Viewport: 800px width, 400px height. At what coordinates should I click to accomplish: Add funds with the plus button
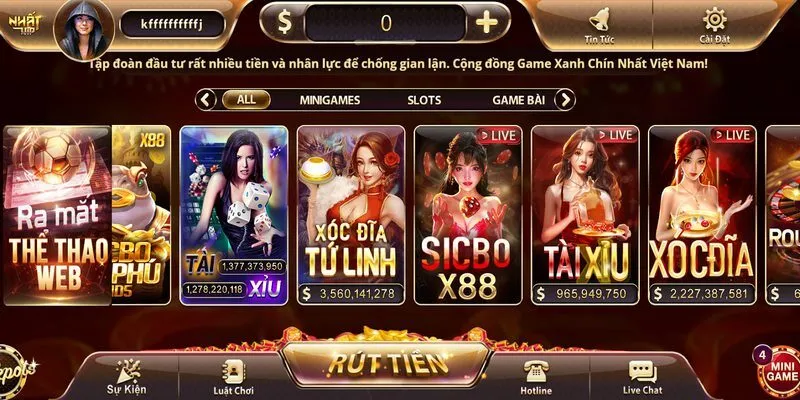486,23
